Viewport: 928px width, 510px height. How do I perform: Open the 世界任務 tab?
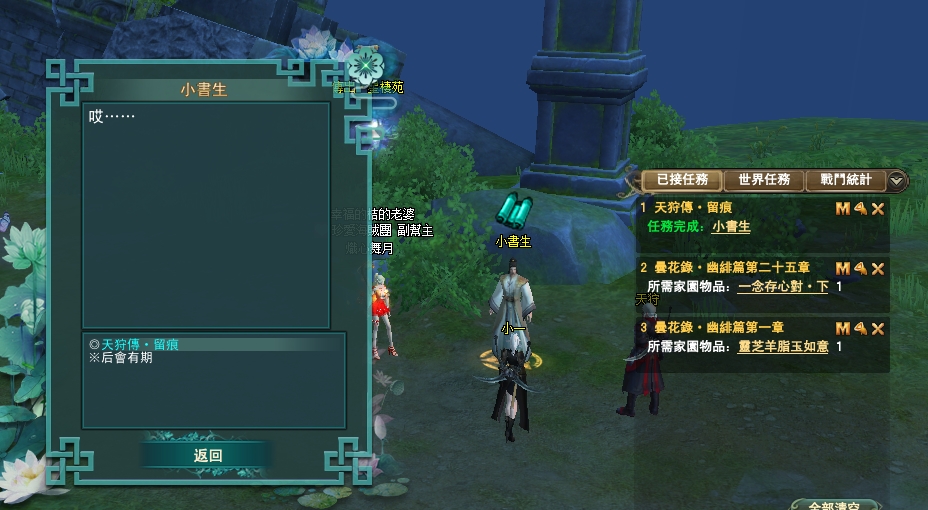click(764, 180)
